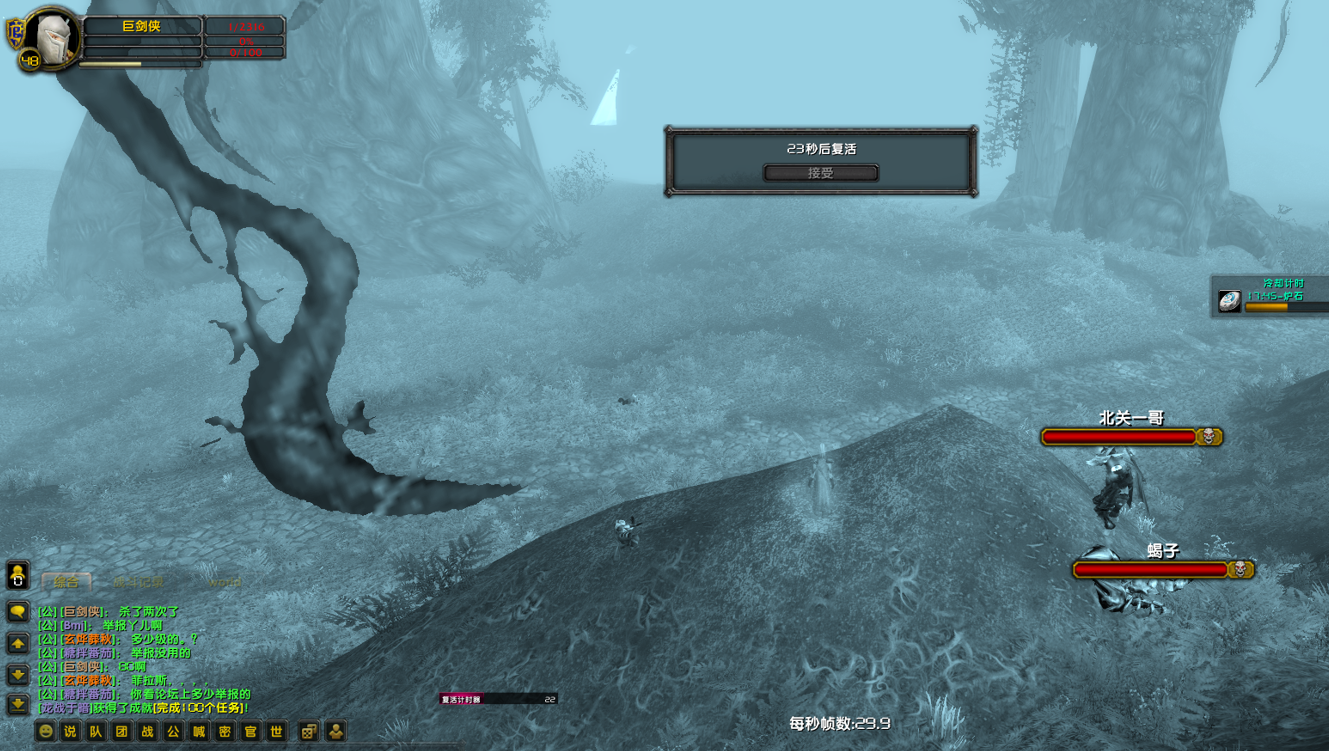Switch to the 战斗记录 combat log tab
1329x751 pixels.
[138, 582]
